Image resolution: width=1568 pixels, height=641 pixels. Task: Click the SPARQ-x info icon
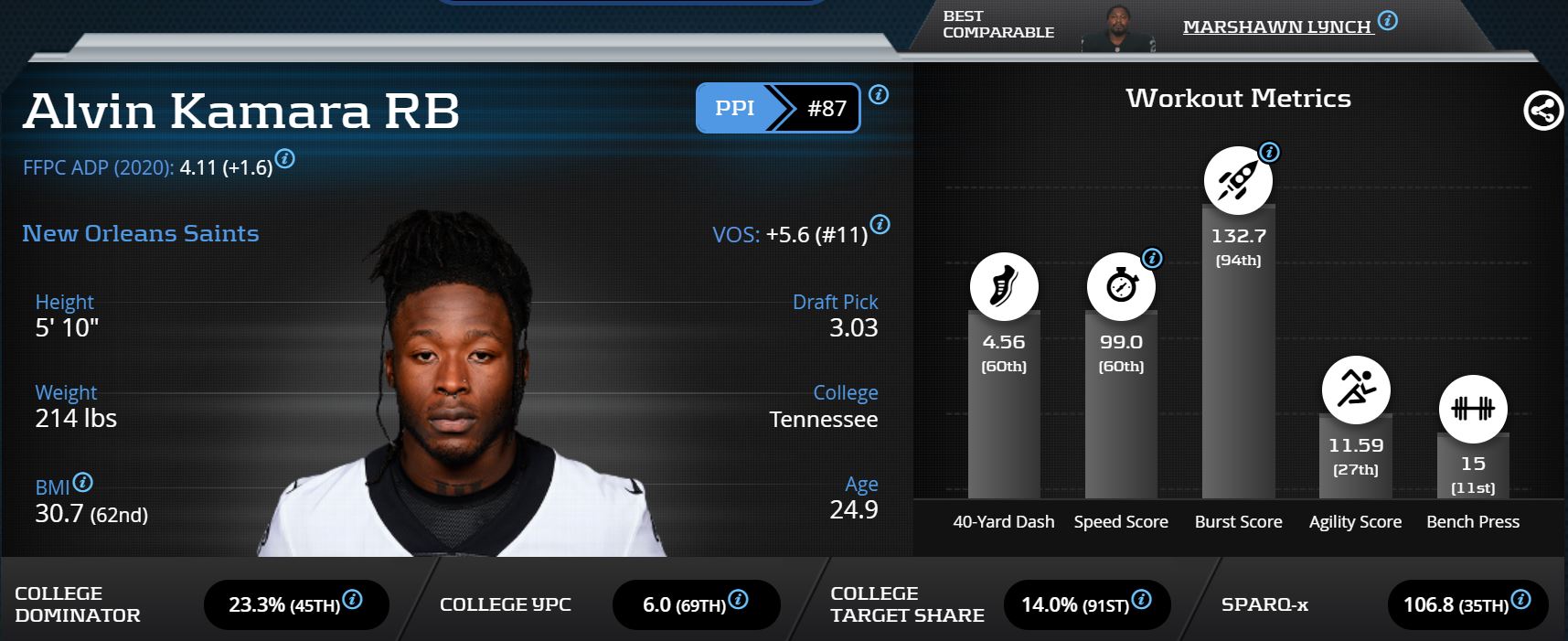pos(1520,600)
